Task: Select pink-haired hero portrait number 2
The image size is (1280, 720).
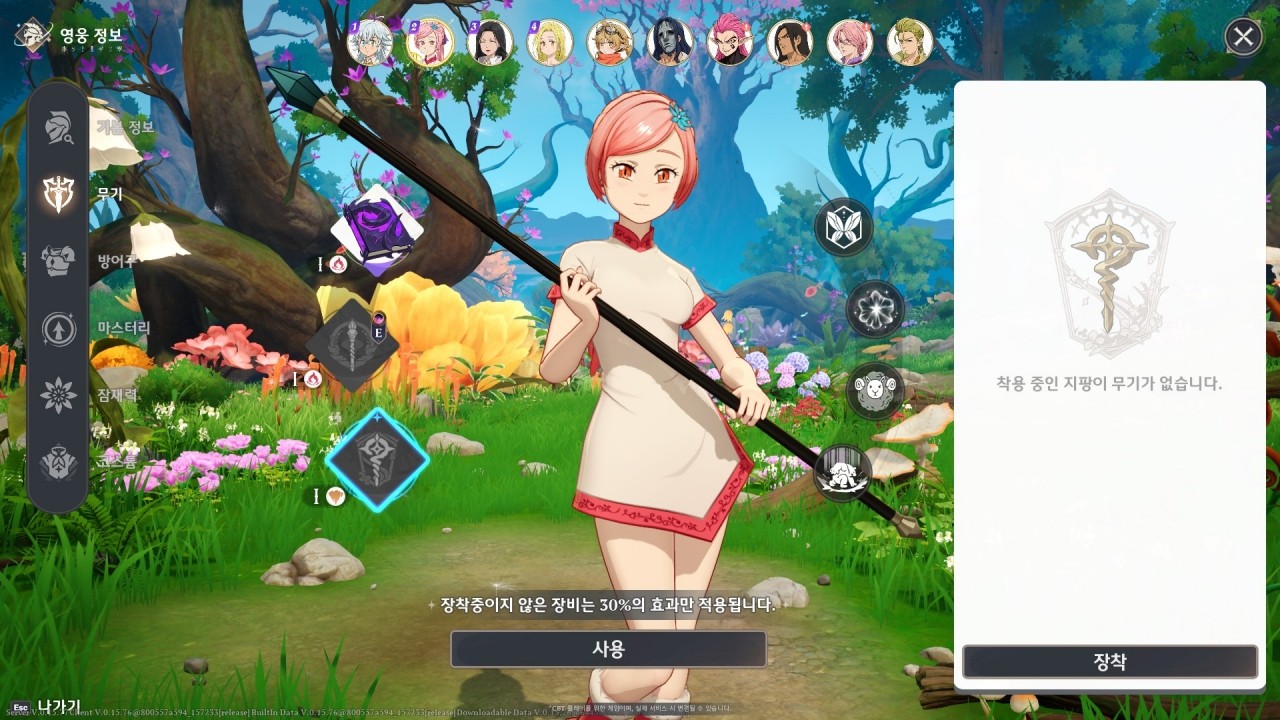Action: pos(429,42)
